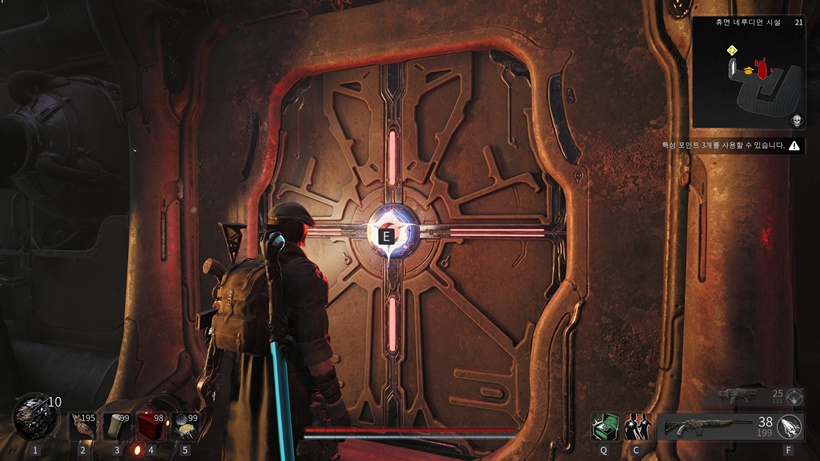Click the yellow diamond marker on minimap
The image size is (820, 461).
tap(731, 50)
